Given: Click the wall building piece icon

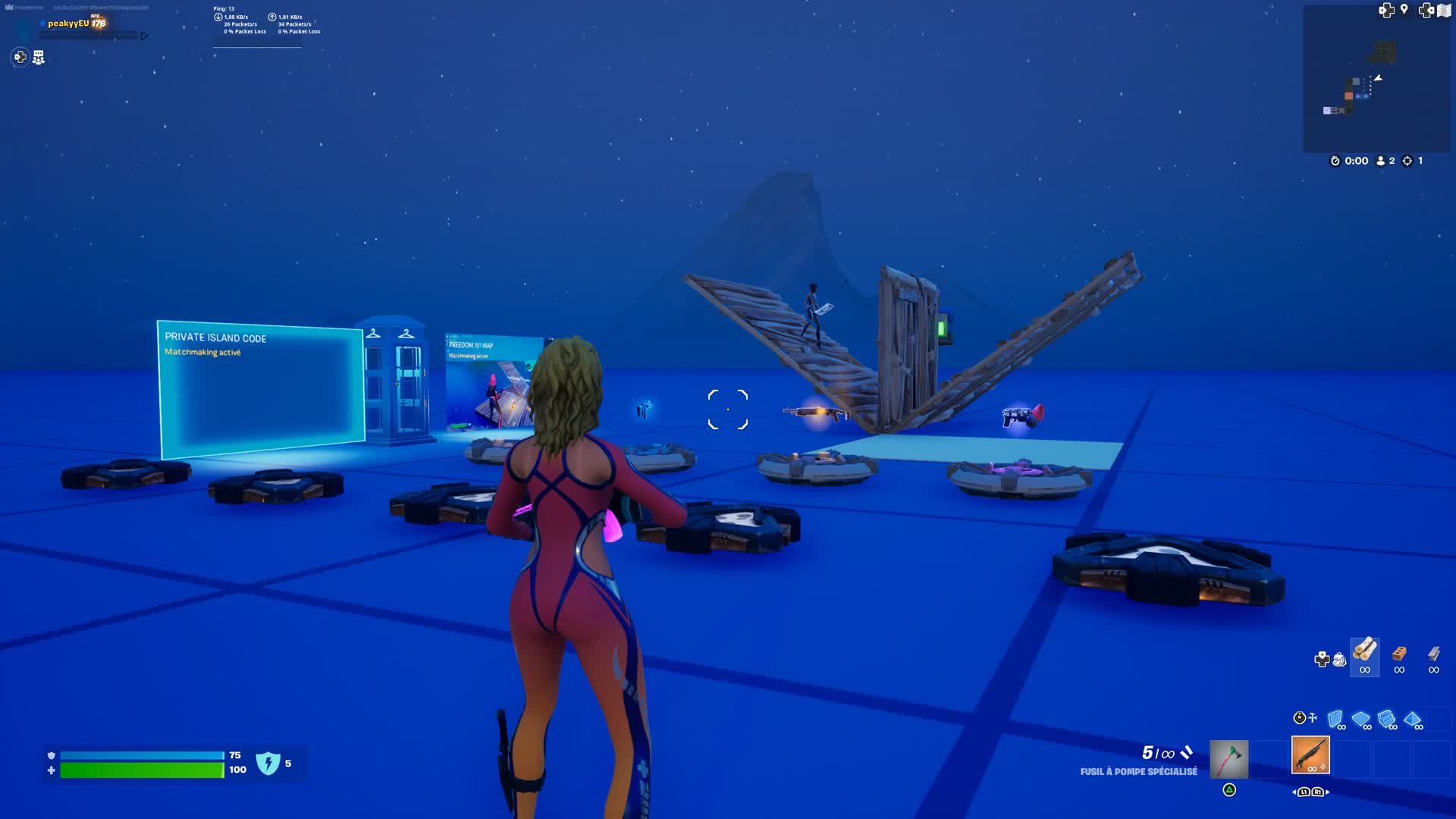Looking at the screenshot, I should (x=1335, y=718).
